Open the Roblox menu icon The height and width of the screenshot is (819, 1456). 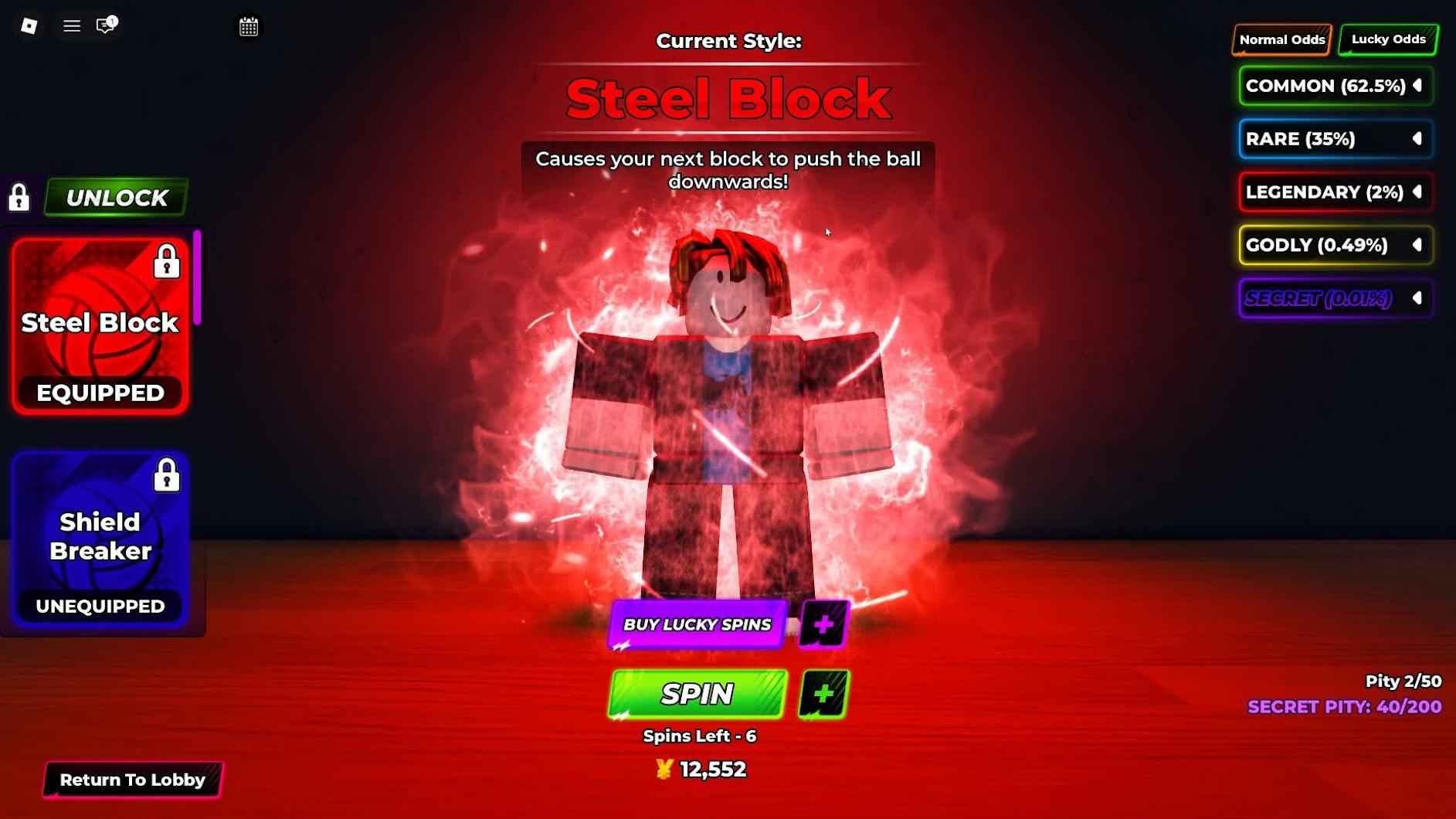[x=28, y=25]
